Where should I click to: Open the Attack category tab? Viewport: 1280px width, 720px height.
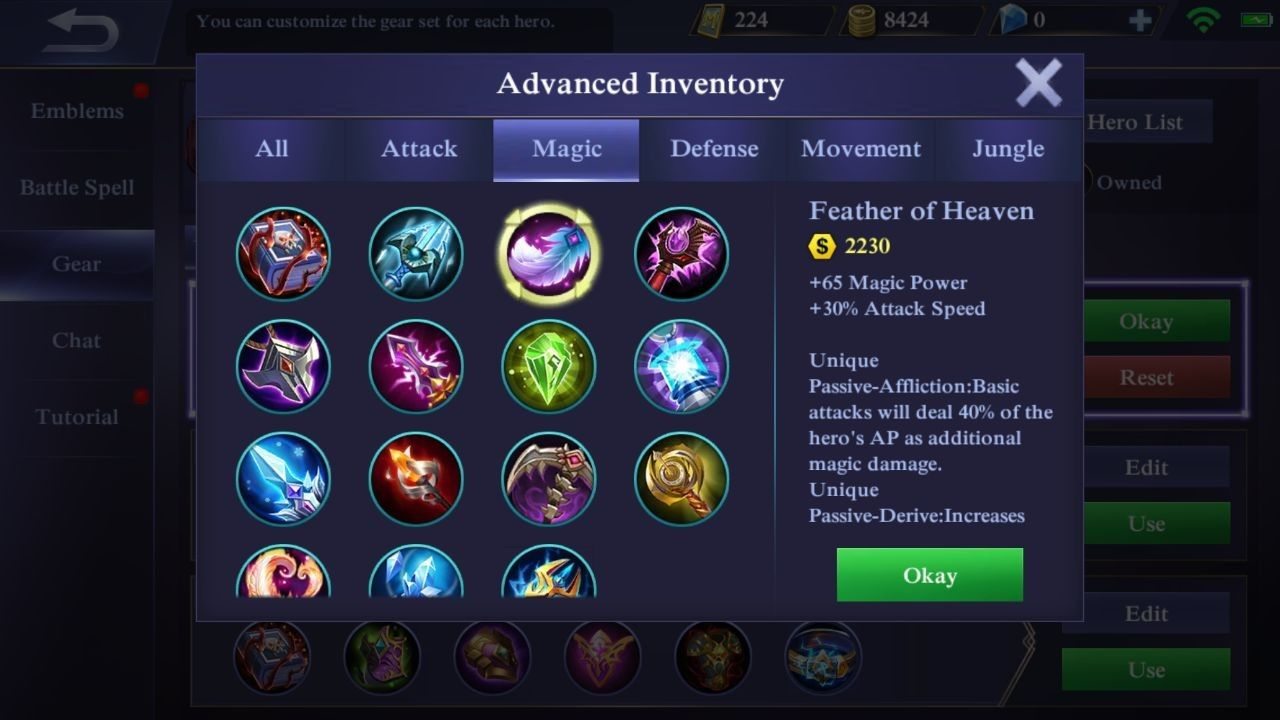pyautogui.click(x=419, y=149)
